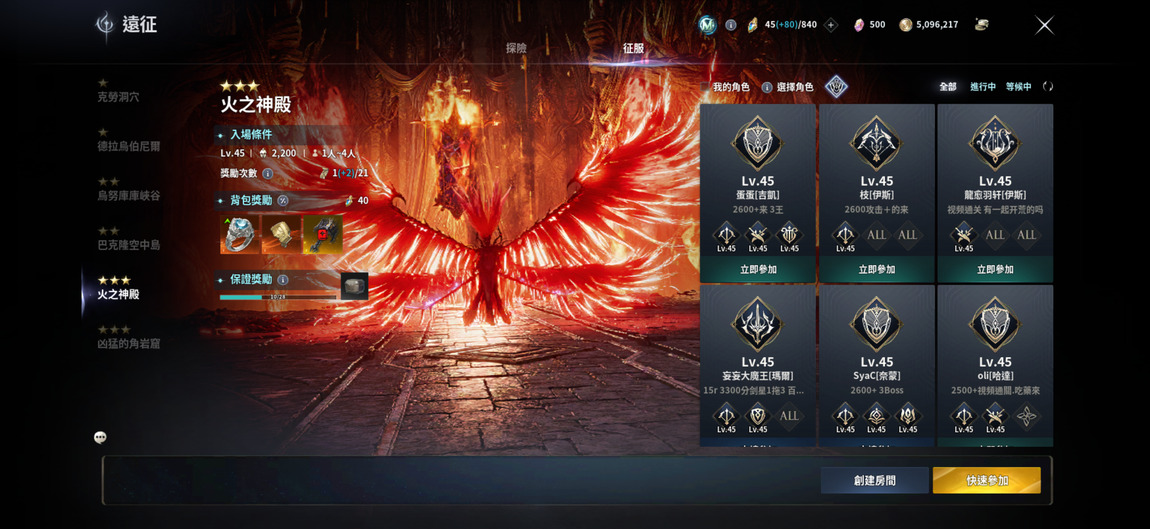Switch to the 征服 tab
This screenshot has height=529, width=1150.
click(x=633, y=48)
